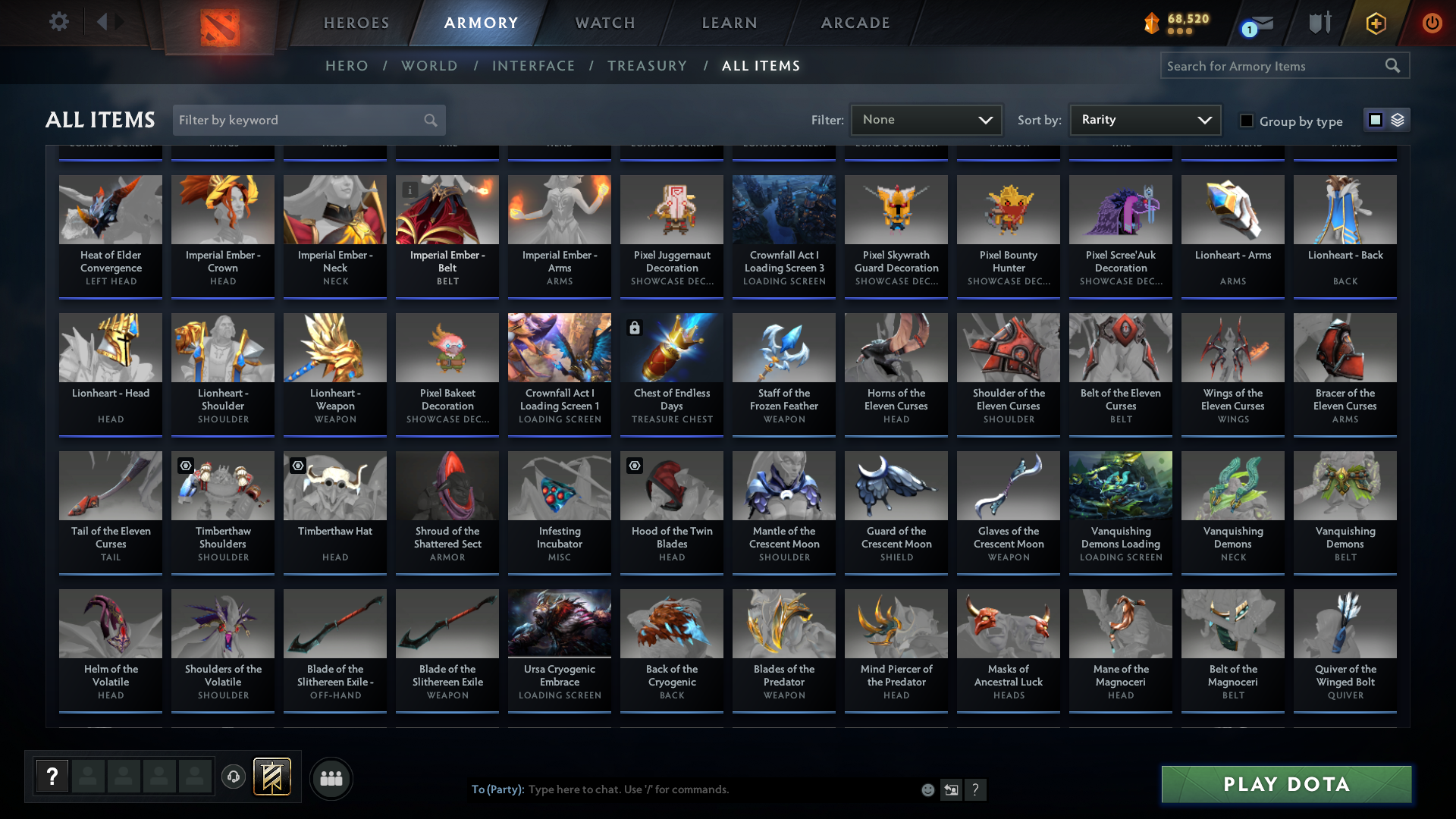Viewport: 1456px width, 819px height.
Task: Click the party chat input field
Action: (x=720, y=789)
